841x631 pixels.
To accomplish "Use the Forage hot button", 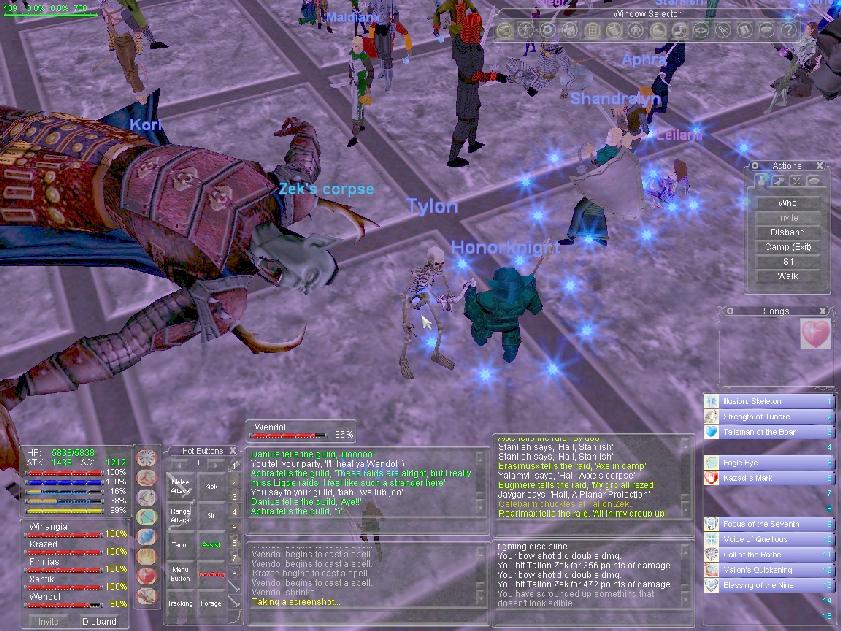I will pyautogui.click(x=211, y=603).
